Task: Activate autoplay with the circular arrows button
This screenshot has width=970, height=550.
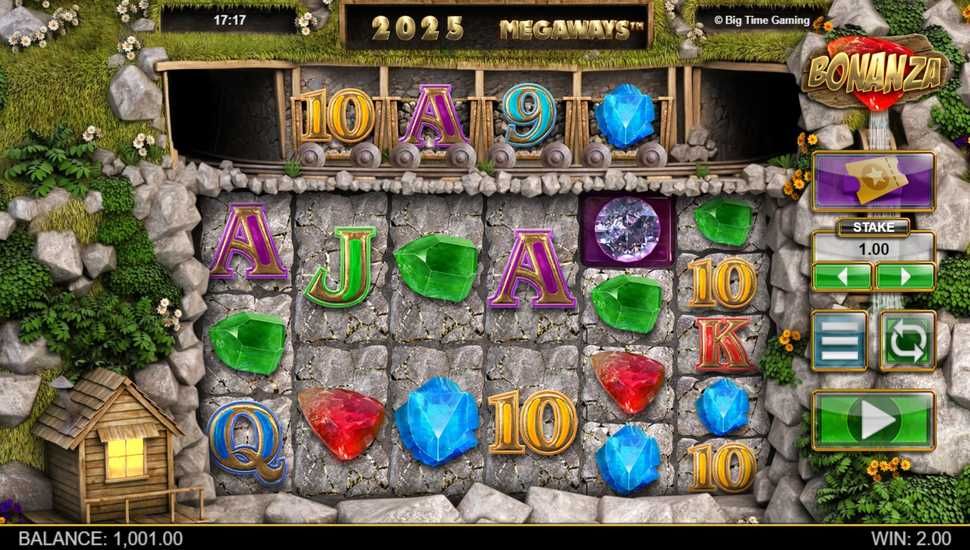Action: (x=907, y=341)
